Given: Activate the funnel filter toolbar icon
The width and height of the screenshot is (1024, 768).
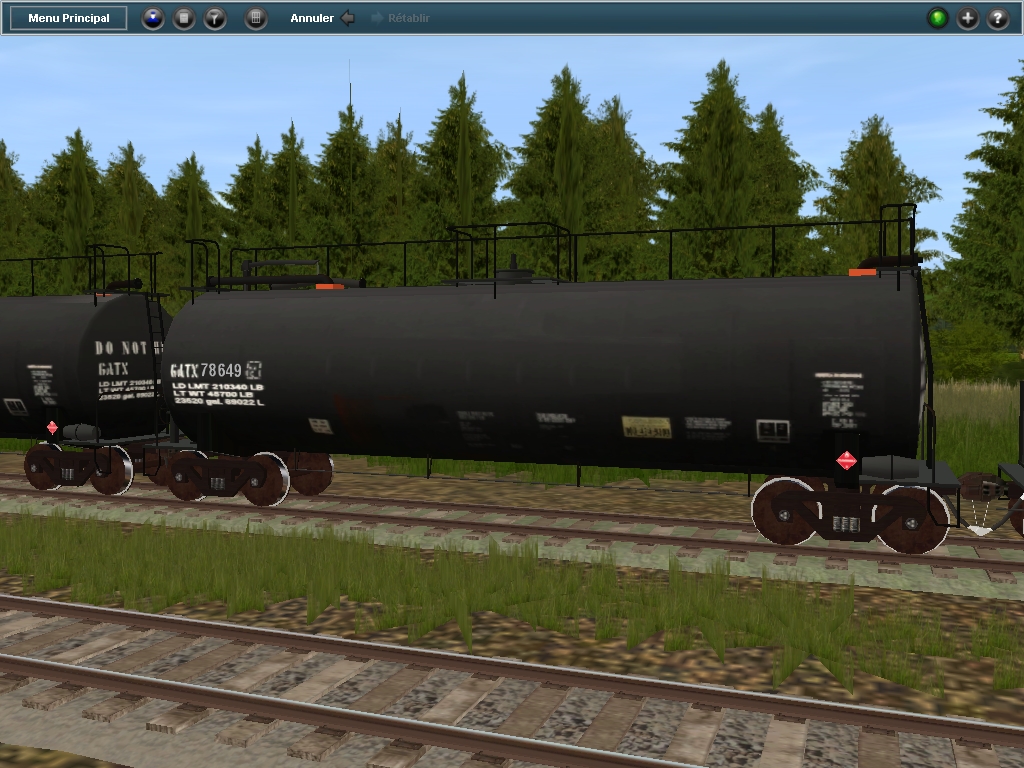Looking at the screenshot, I should click(x=215, y=18).
